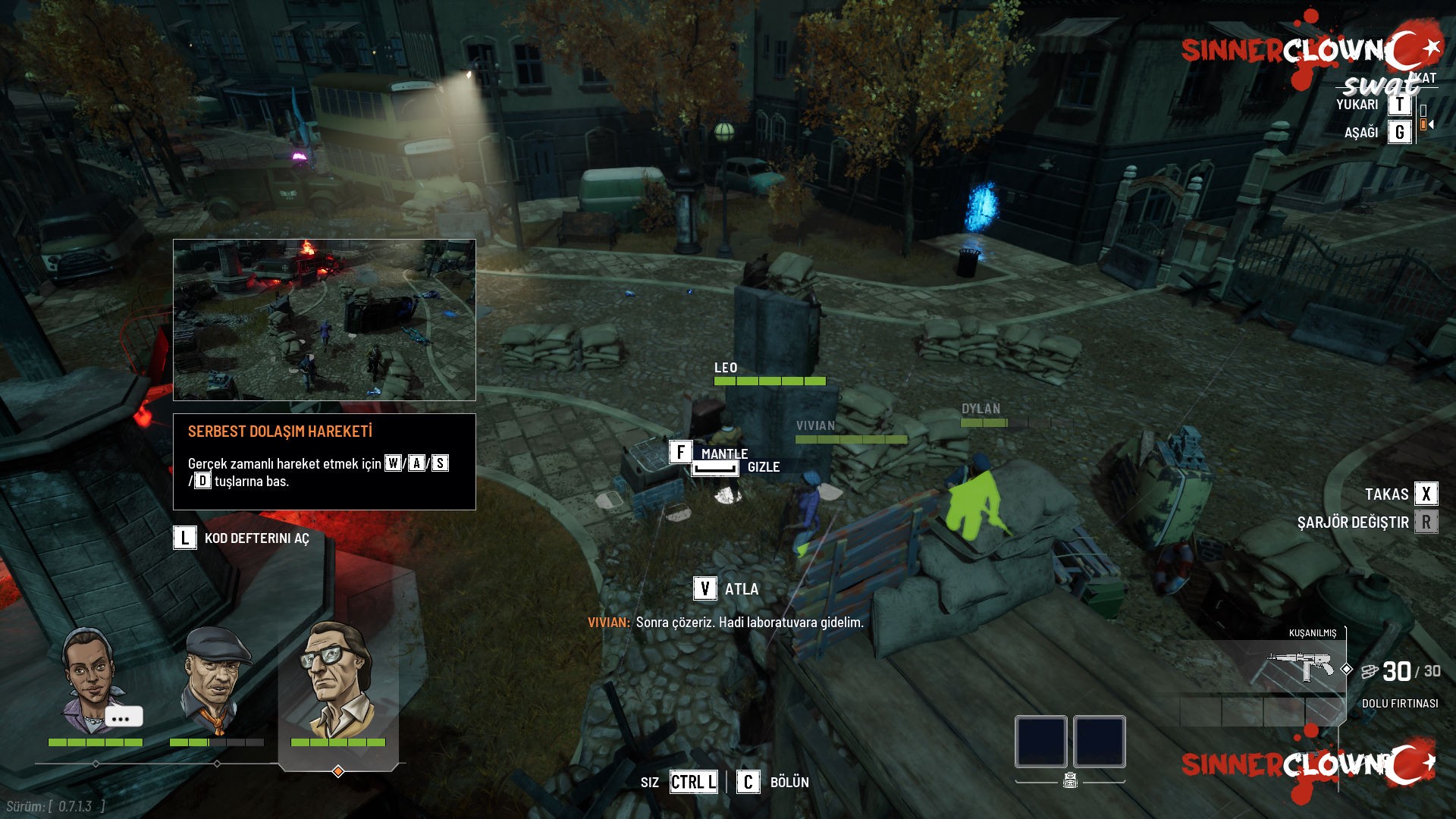Screen dimensions: 1456x819
Task: Split the squad with Bölün
Action: point(748,782)
